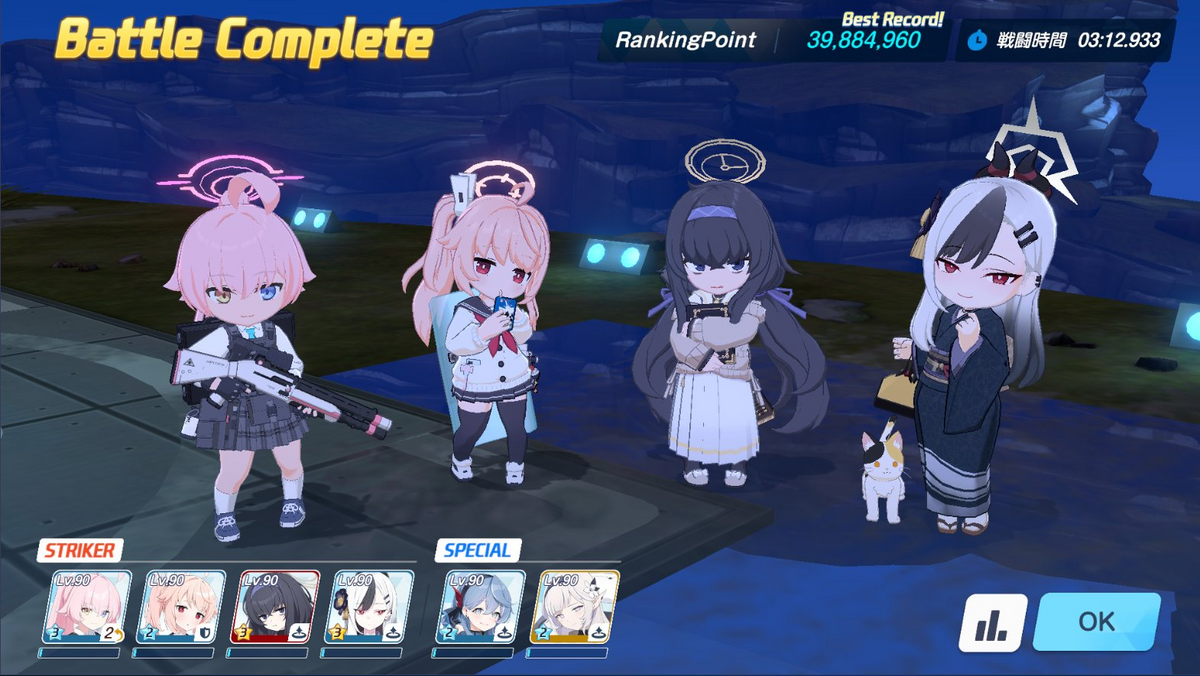Viewport: 1200px width, 676px height.
Task: Open battle statistics bar chart button
Action: [993, 622]
